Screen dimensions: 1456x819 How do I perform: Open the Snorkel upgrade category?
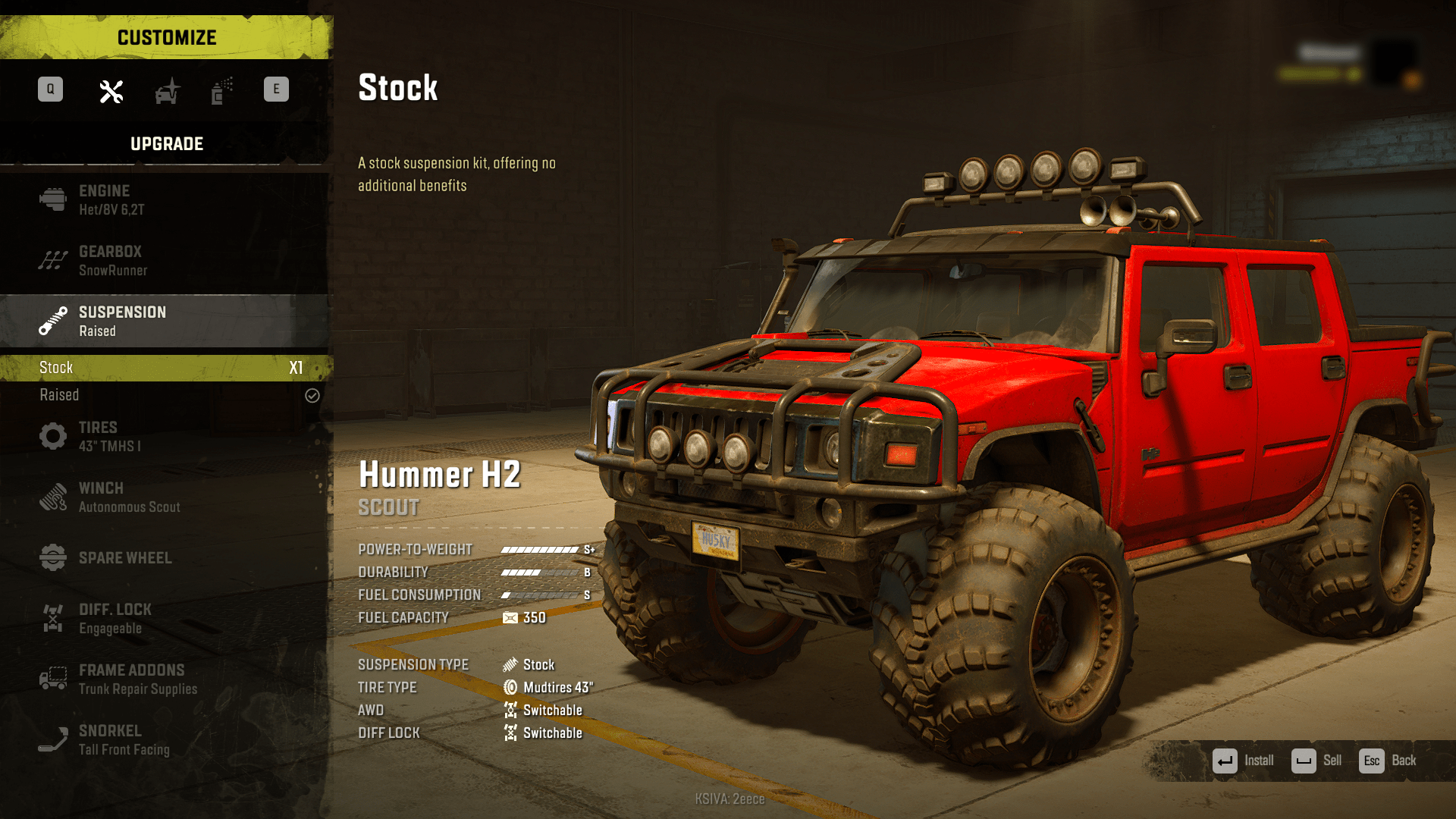[x=165, y=740]
